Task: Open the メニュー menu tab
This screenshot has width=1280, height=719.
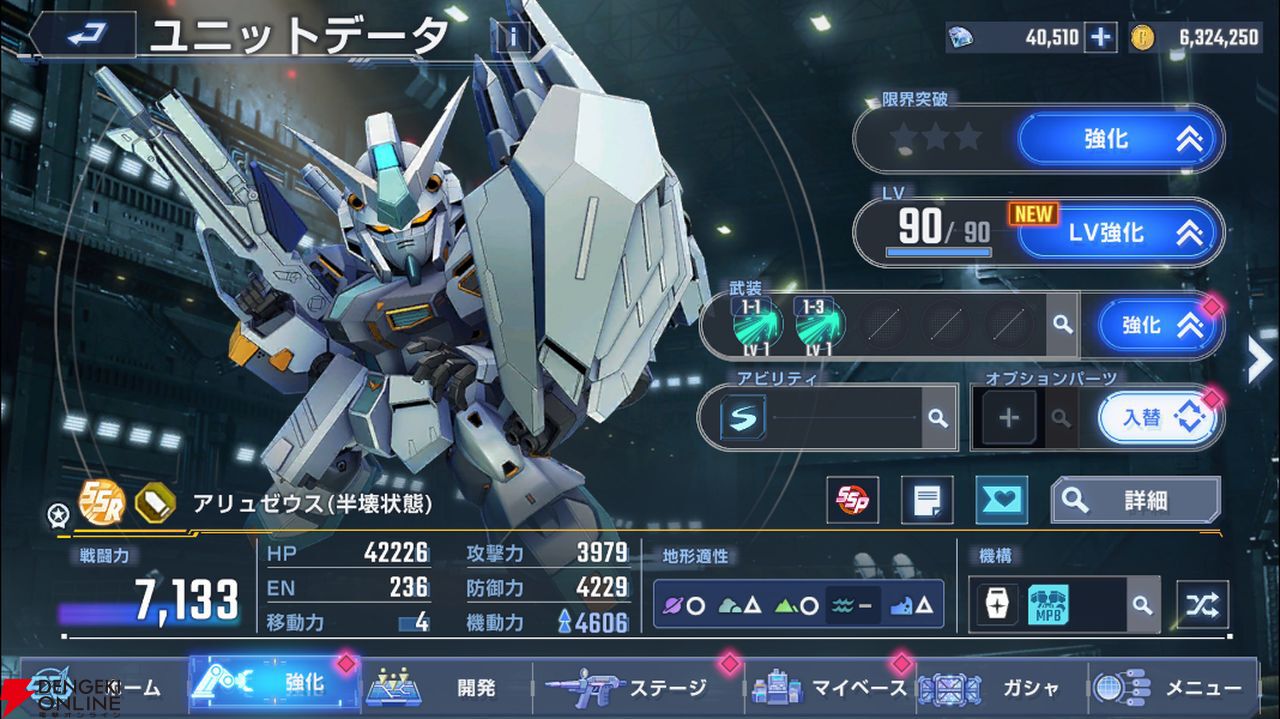Action: [x=1172, y=687]
